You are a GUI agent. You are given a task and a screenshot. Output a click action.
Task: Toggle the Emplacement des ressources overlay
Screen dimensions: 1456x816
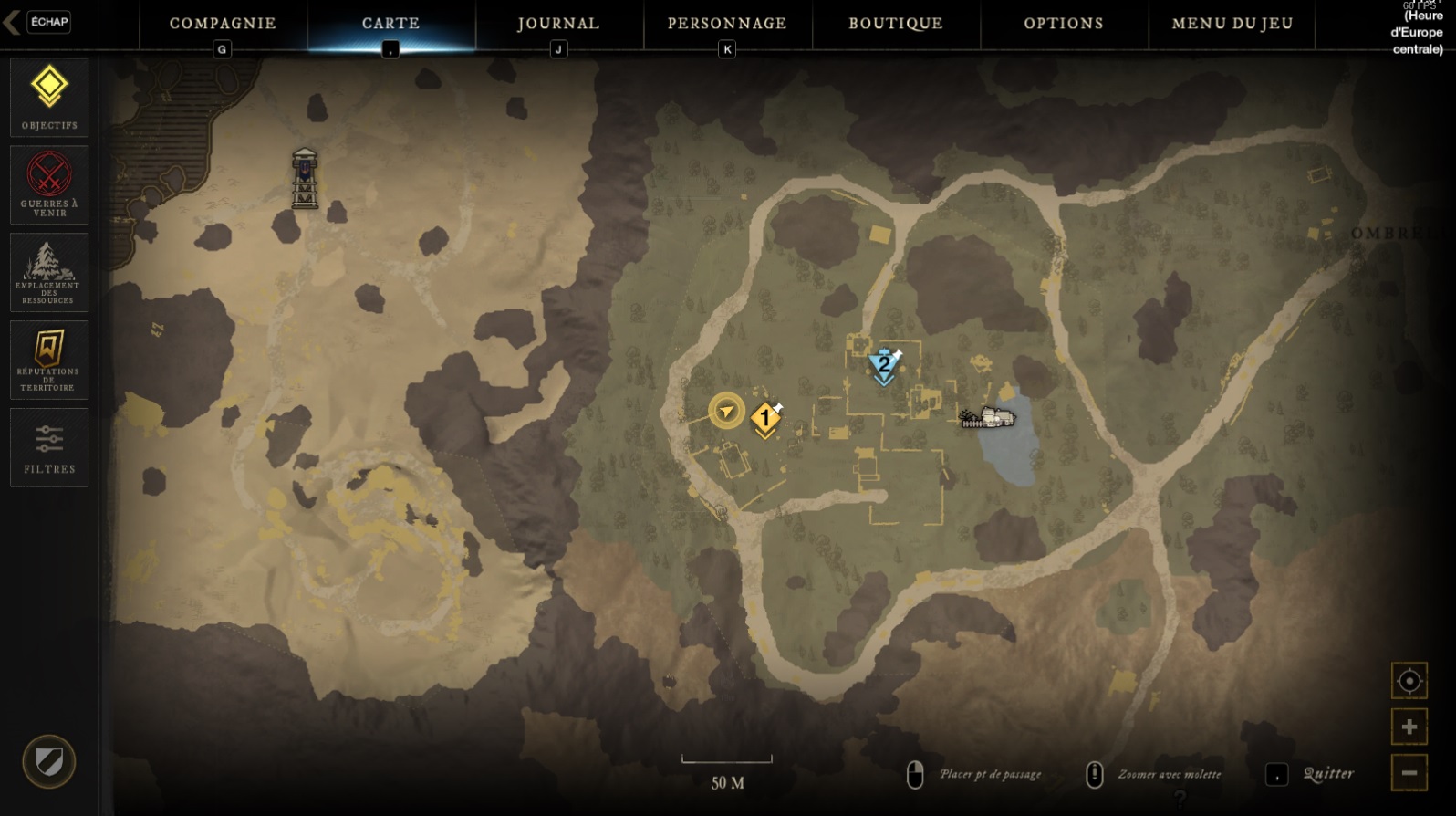[48, 271]
